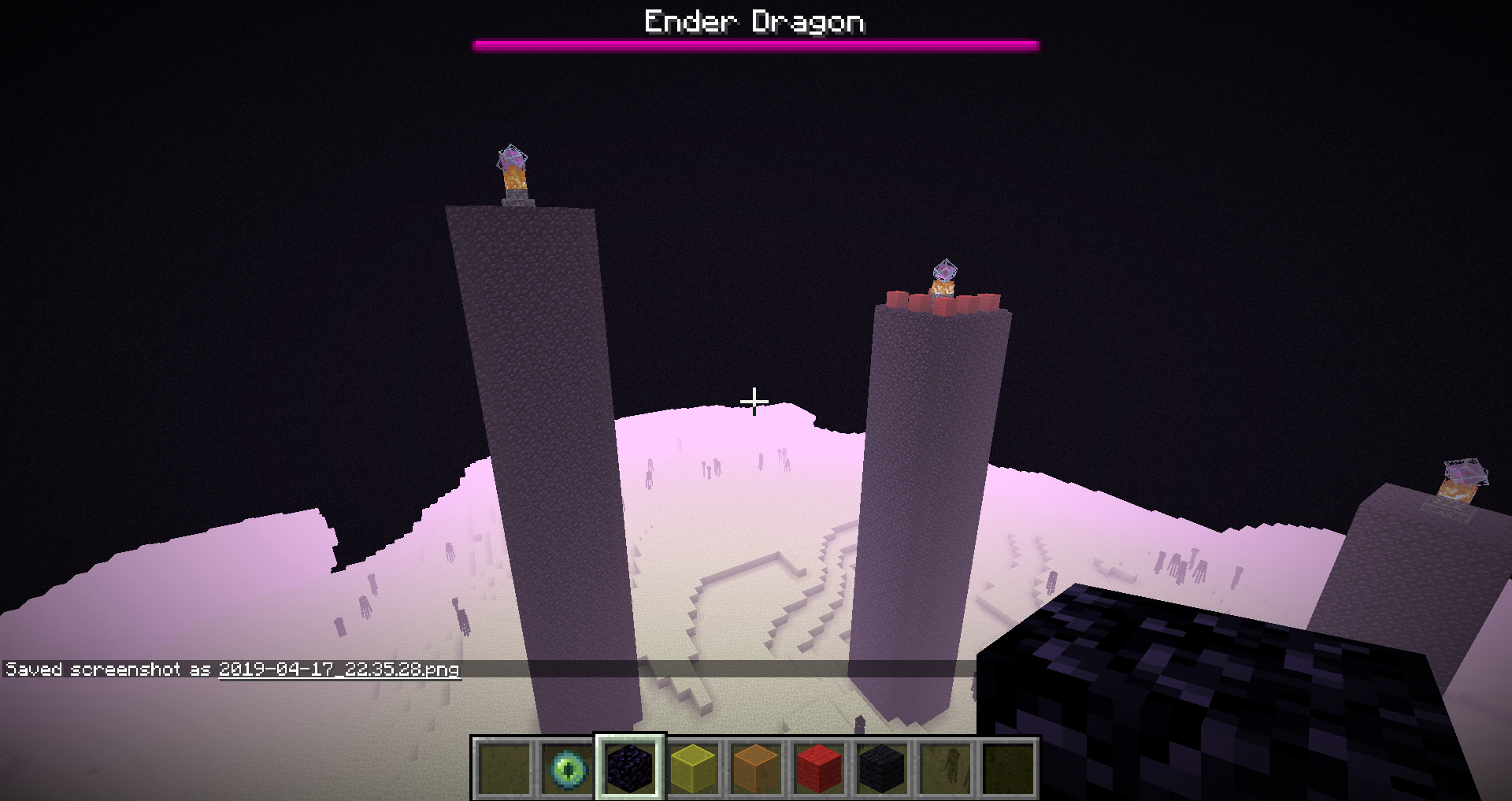Switch to the black wool slot
Screen dimensions: 1512x801
coord(882,768)
